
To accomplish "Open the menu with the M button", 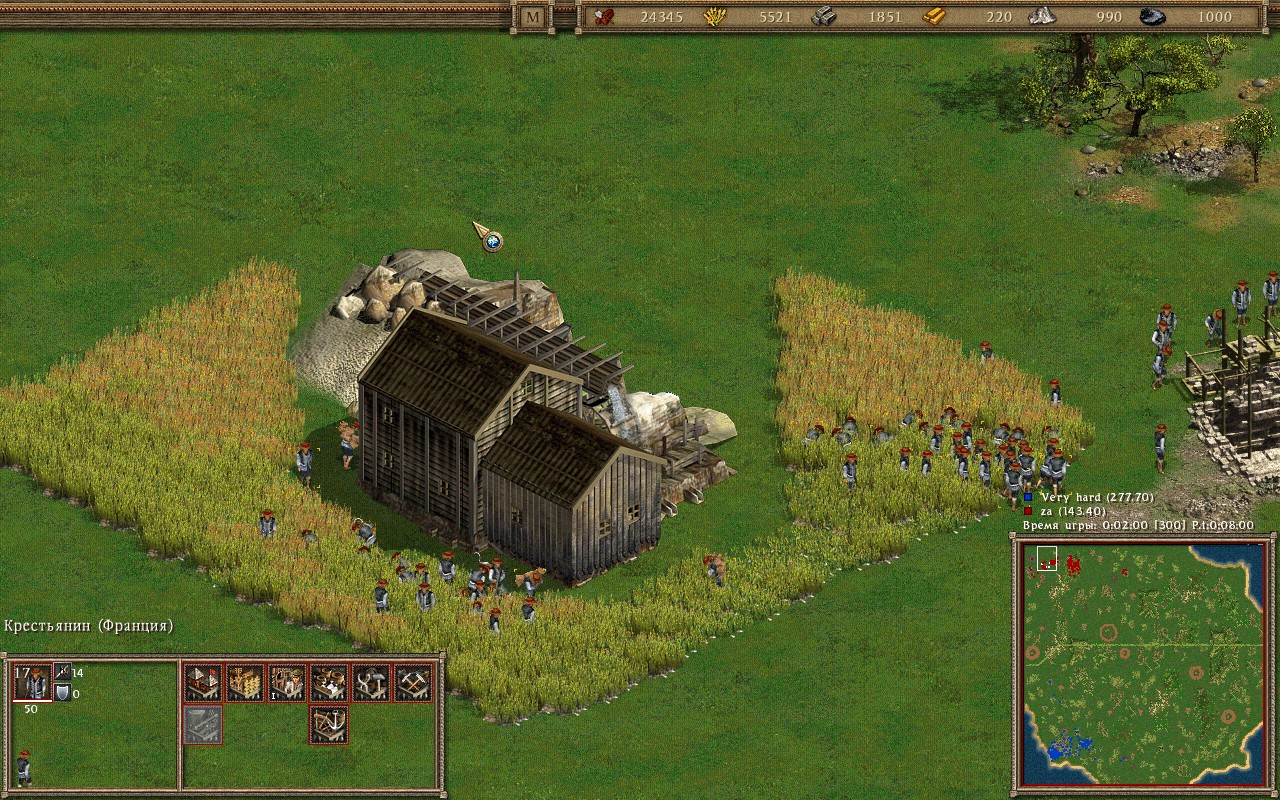I will tap(532, 17).
